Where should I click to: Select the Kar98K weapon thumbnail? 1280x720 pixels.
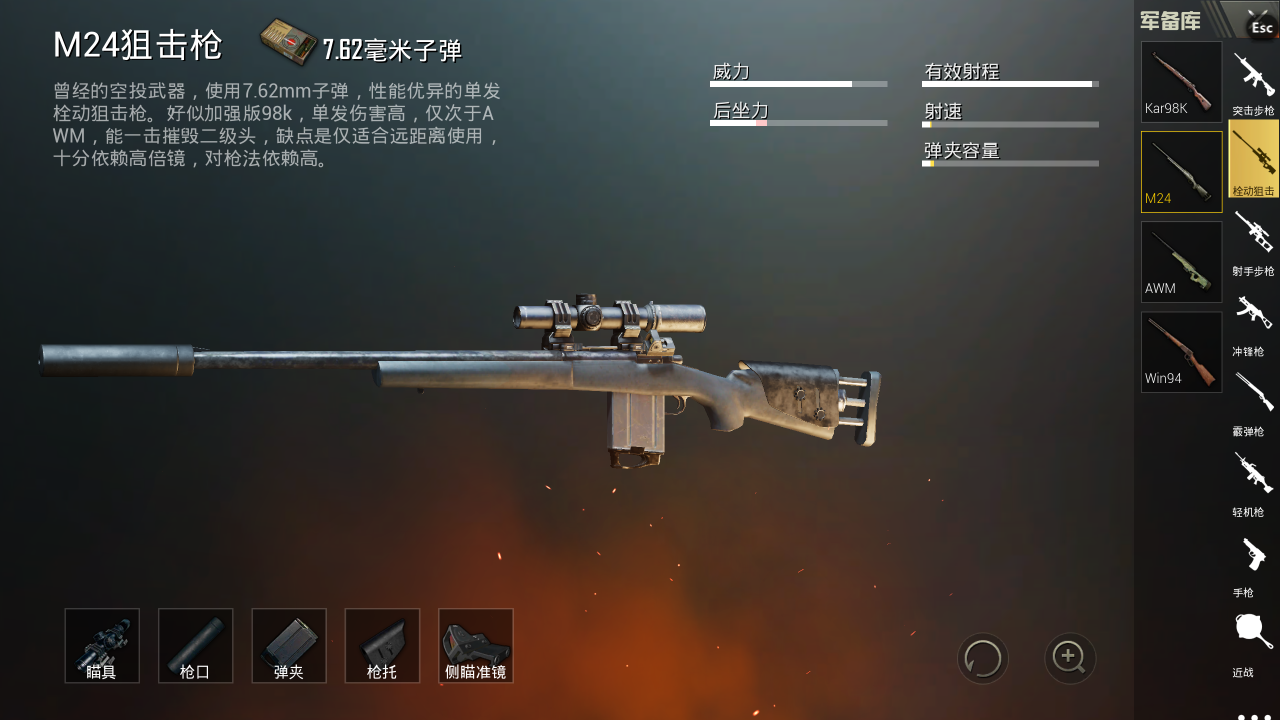(1181, 82)
